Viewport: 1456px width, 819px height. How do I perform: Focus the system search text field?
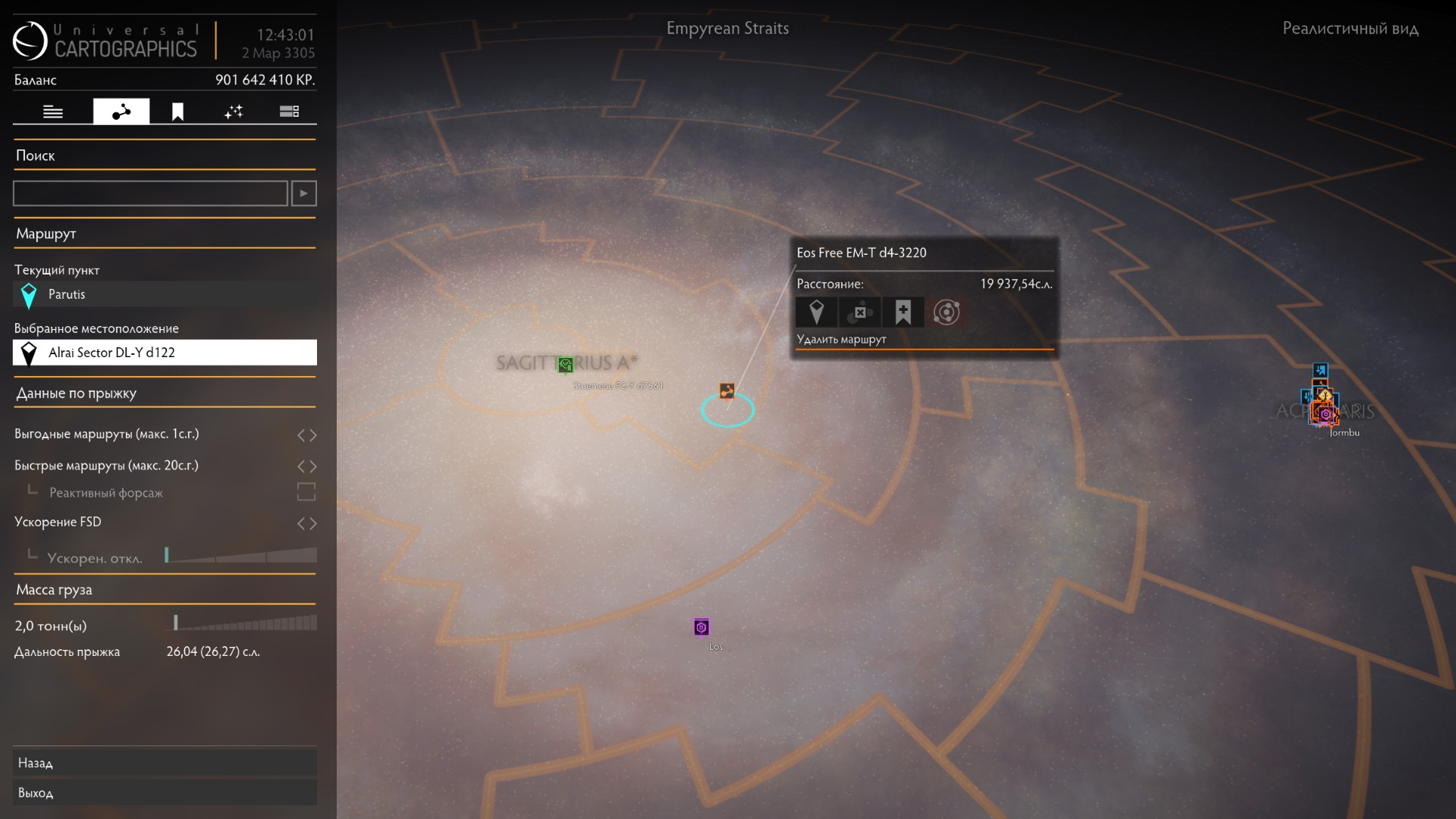150,193
